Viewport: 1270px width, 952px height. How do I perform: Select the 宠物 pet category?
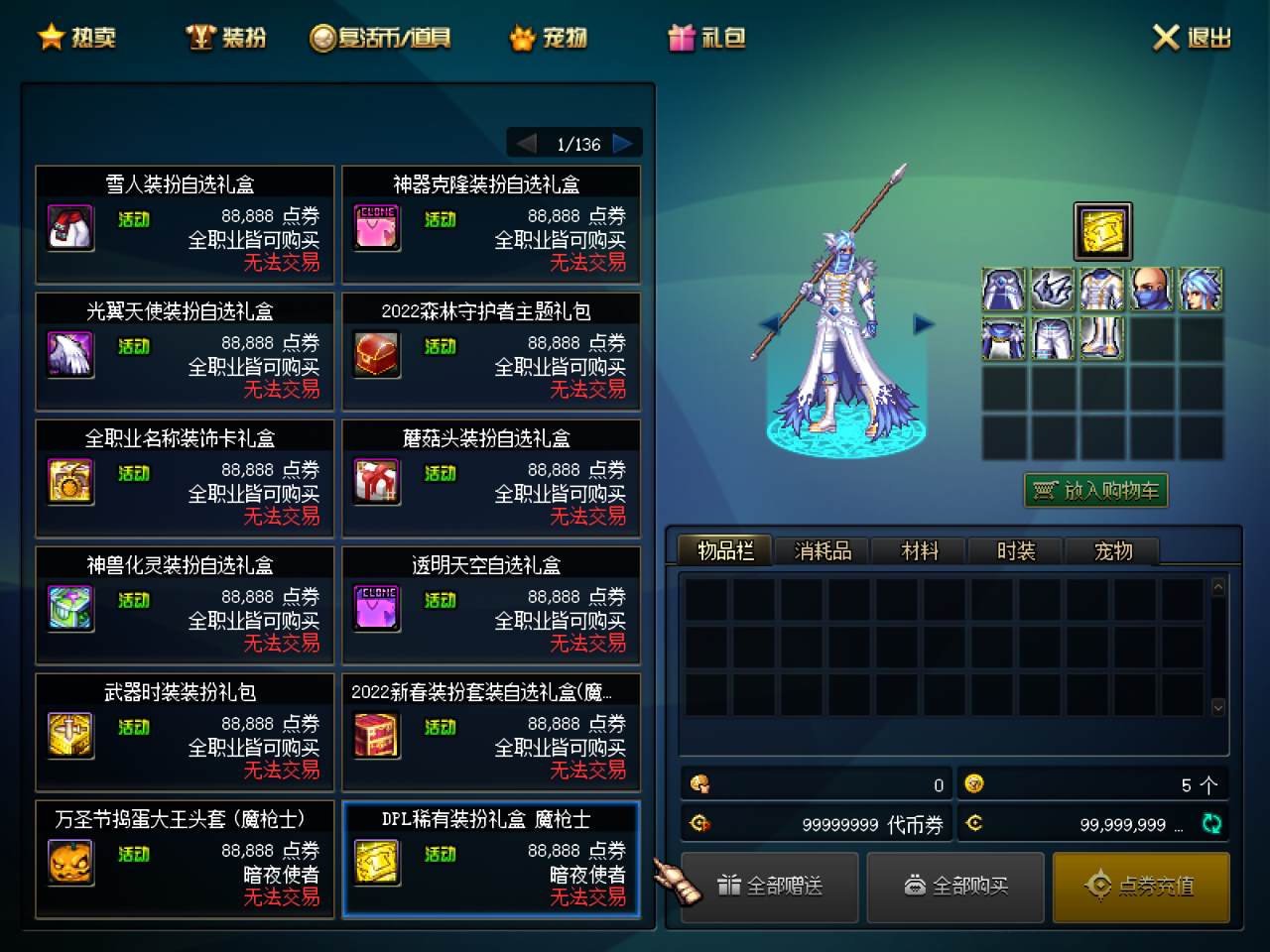(x=548, y=38)
